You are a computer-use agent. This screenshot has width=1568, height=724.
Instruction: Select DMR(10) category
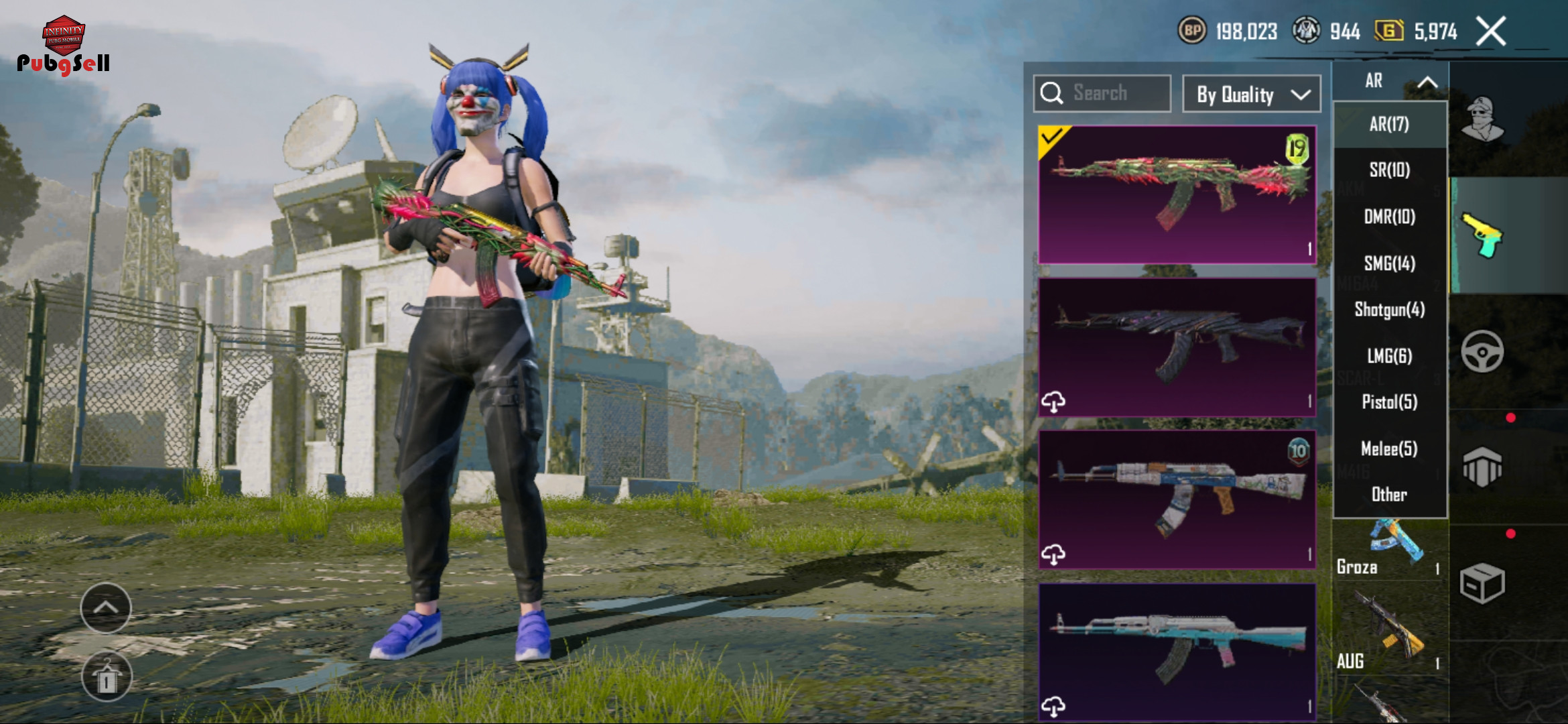tap(1389, 217)
